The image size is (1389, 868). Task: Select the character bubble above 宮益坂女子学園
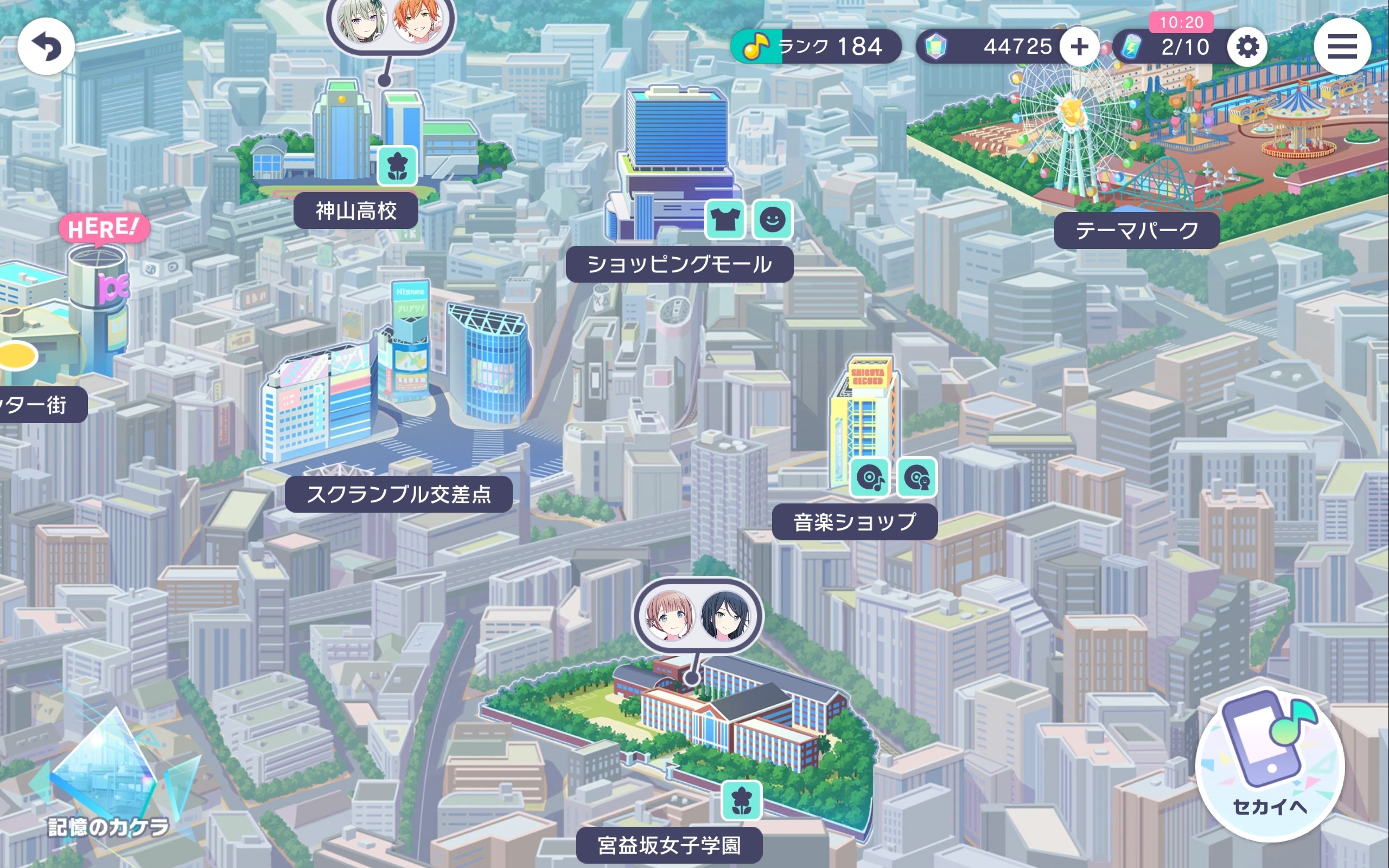(697, 615)
